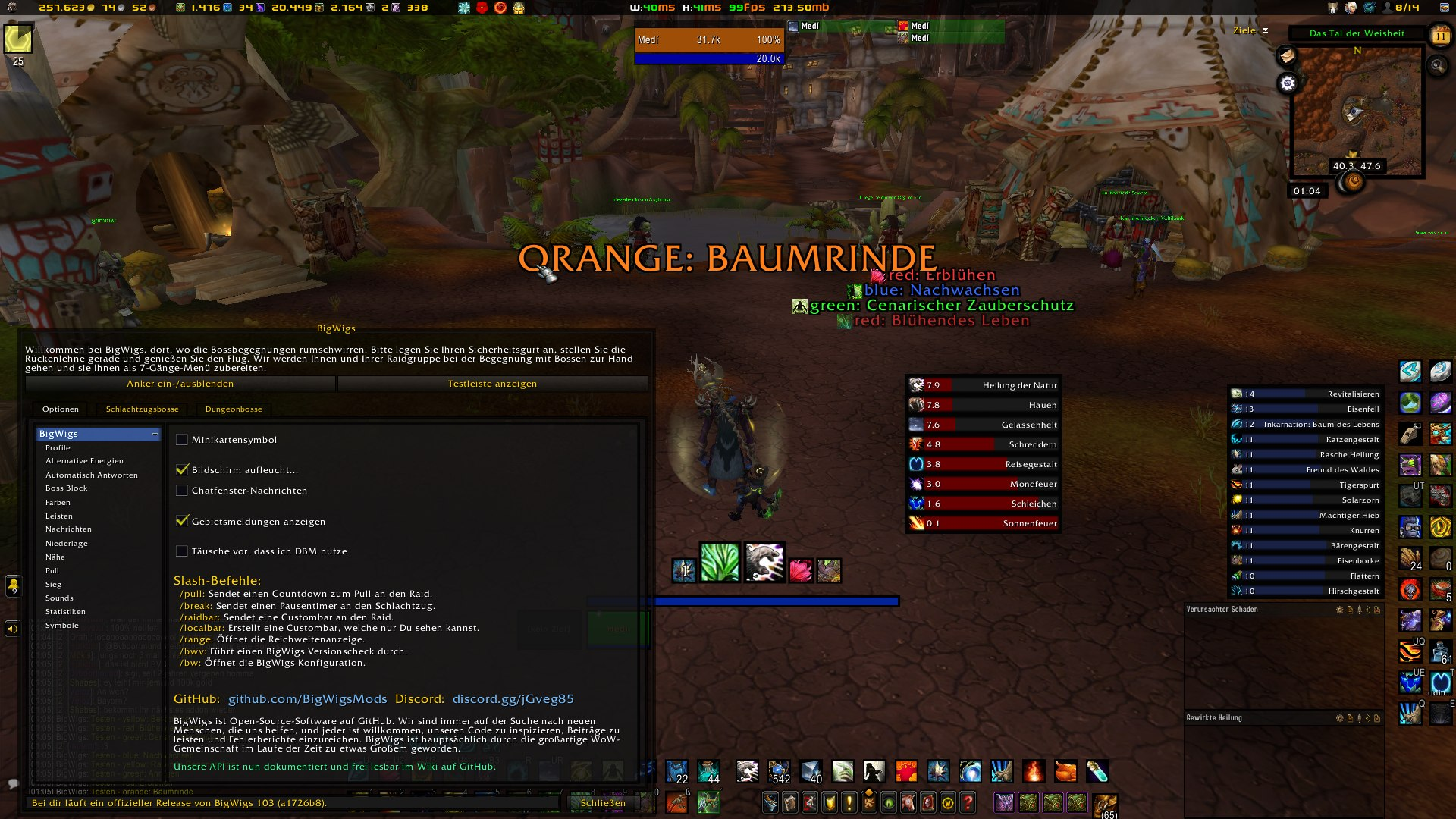Open the minimap tracking dropdown
Image resolution: width=1456 pixels, height=819 pixels.
tap(1439, 66)
